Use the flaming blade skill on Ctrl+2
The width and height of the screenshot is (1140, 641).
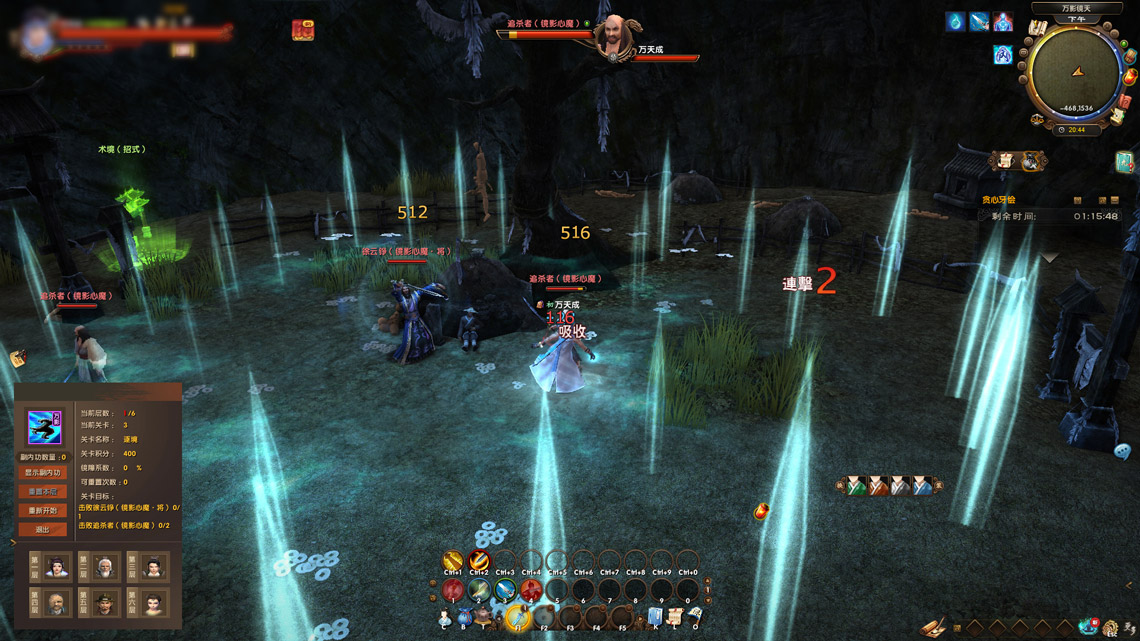(x=479, y=561)
